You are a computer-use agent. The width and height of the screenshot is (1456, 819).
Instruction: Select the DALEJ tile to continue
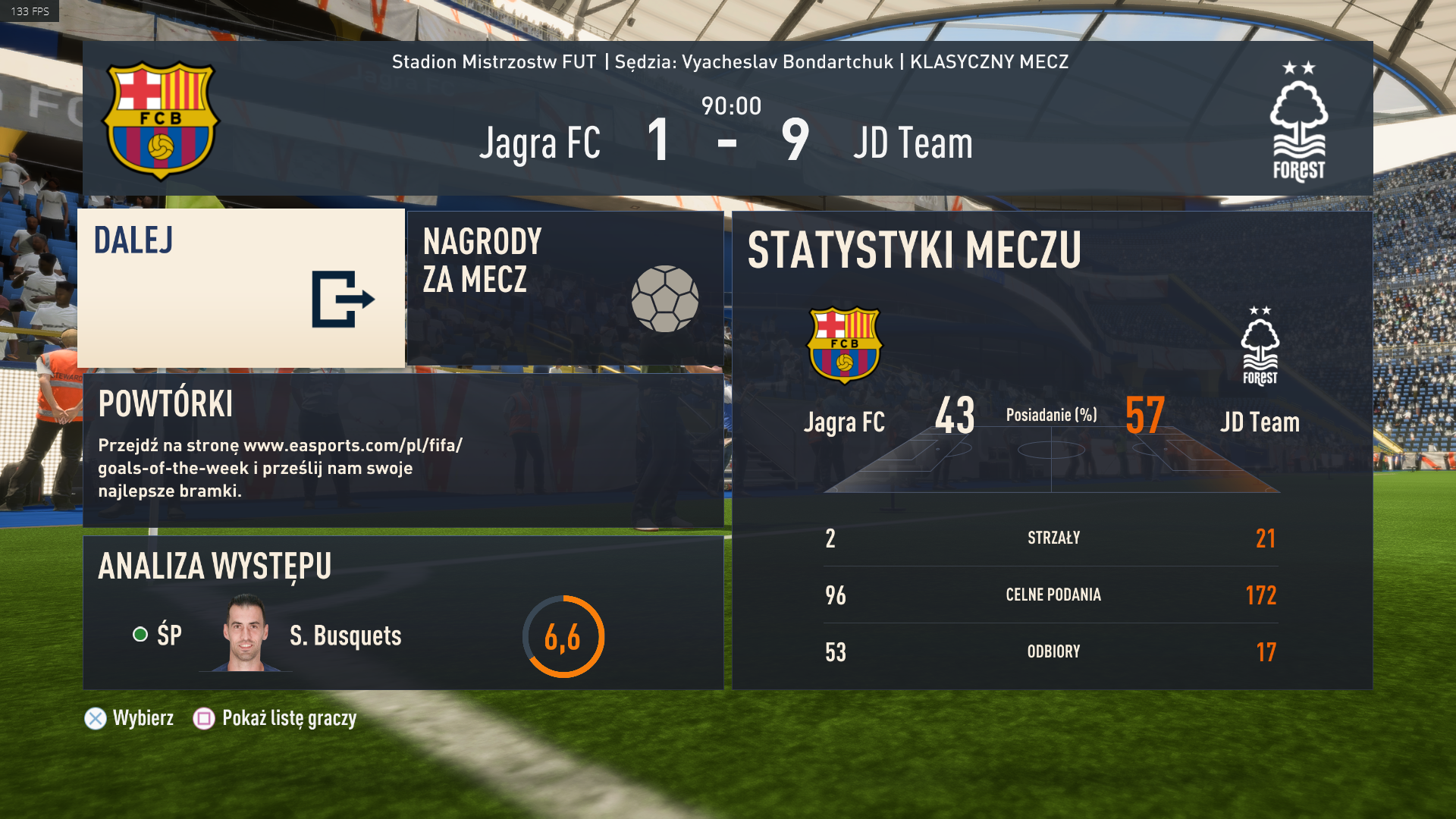[241, 288]
